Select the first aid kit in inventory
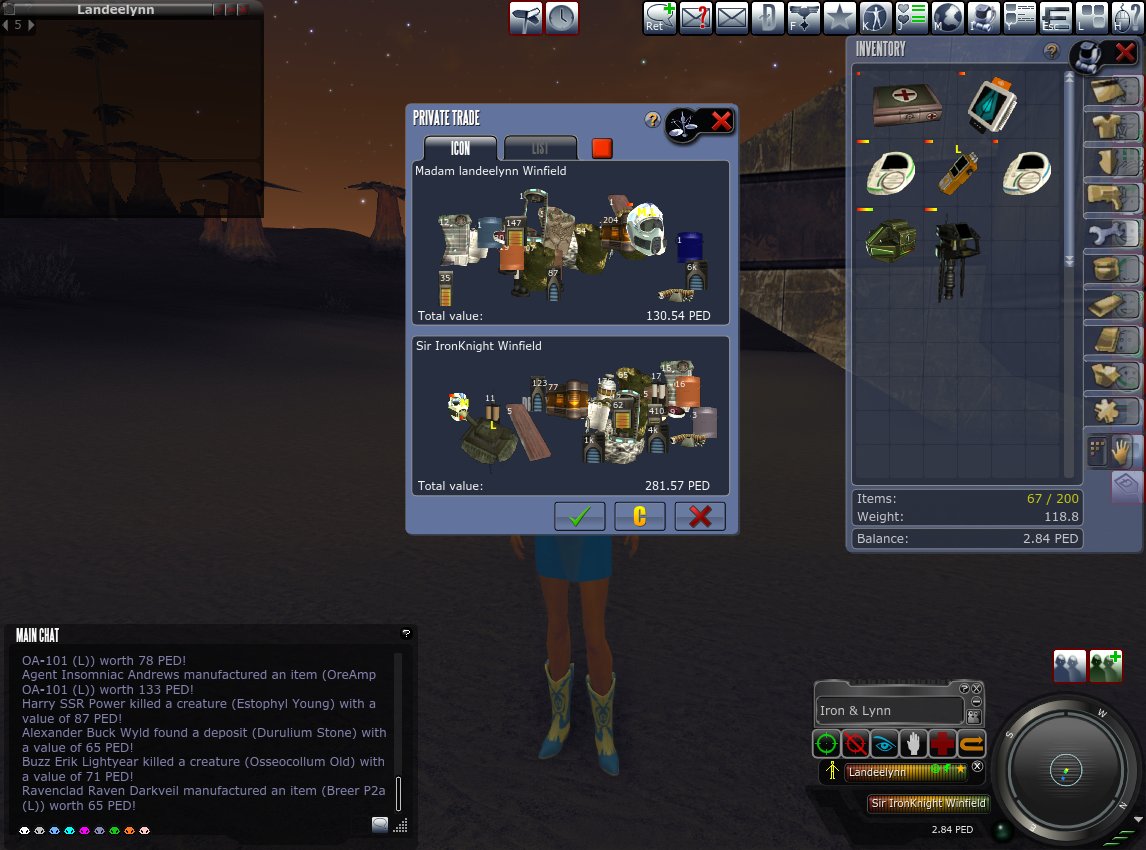Screen dimensions: 1146x850 (908, 103)
